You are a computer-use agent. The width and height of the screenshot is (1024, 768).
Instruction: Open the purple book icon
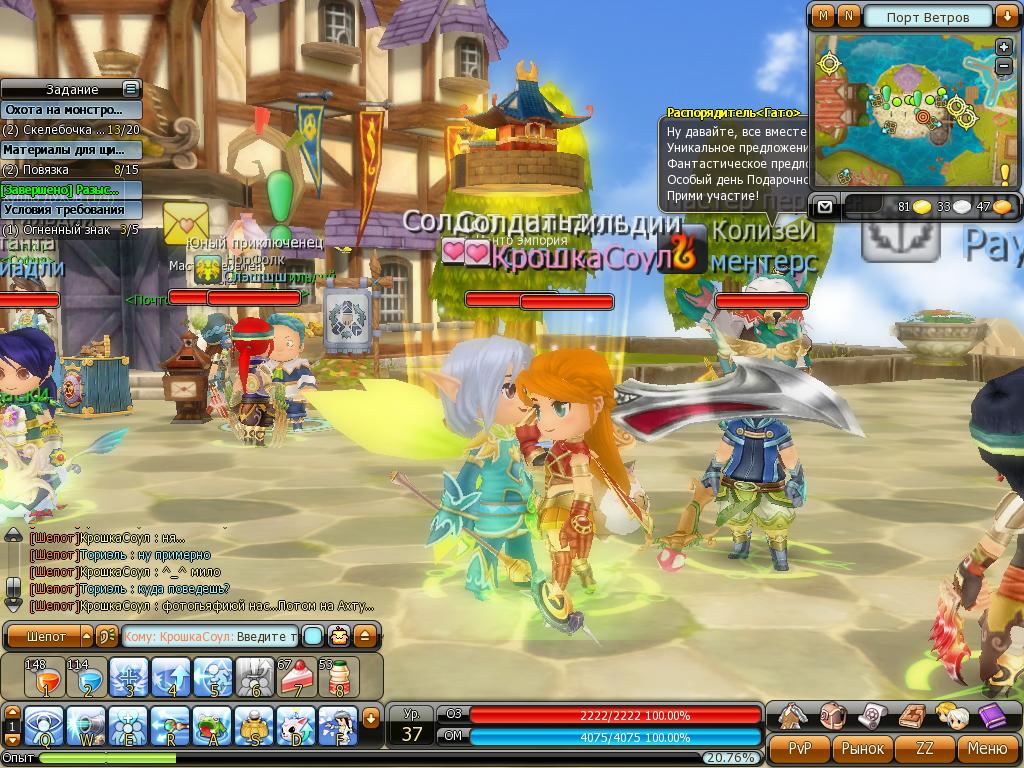(x=991, y=715)
